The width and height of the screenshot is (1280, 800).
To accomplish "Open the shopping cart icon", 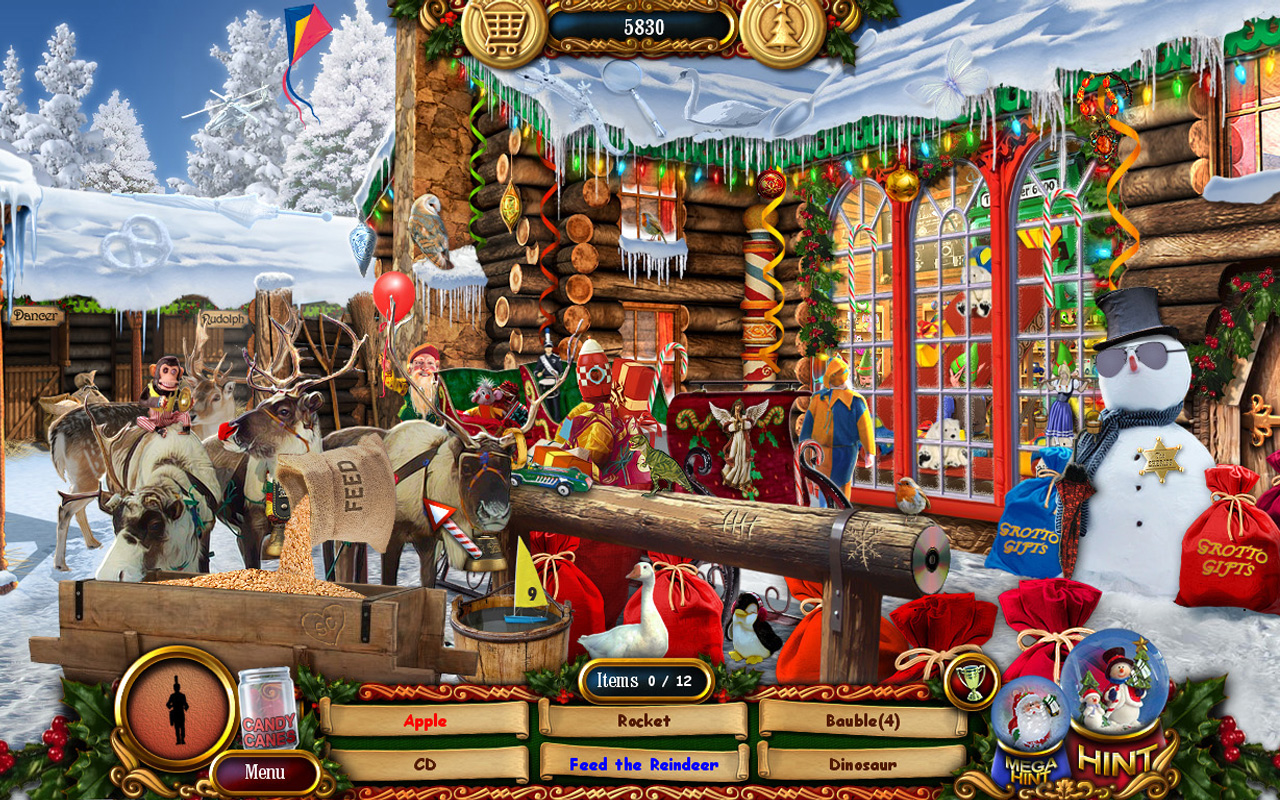I will [x=505, y=28].
